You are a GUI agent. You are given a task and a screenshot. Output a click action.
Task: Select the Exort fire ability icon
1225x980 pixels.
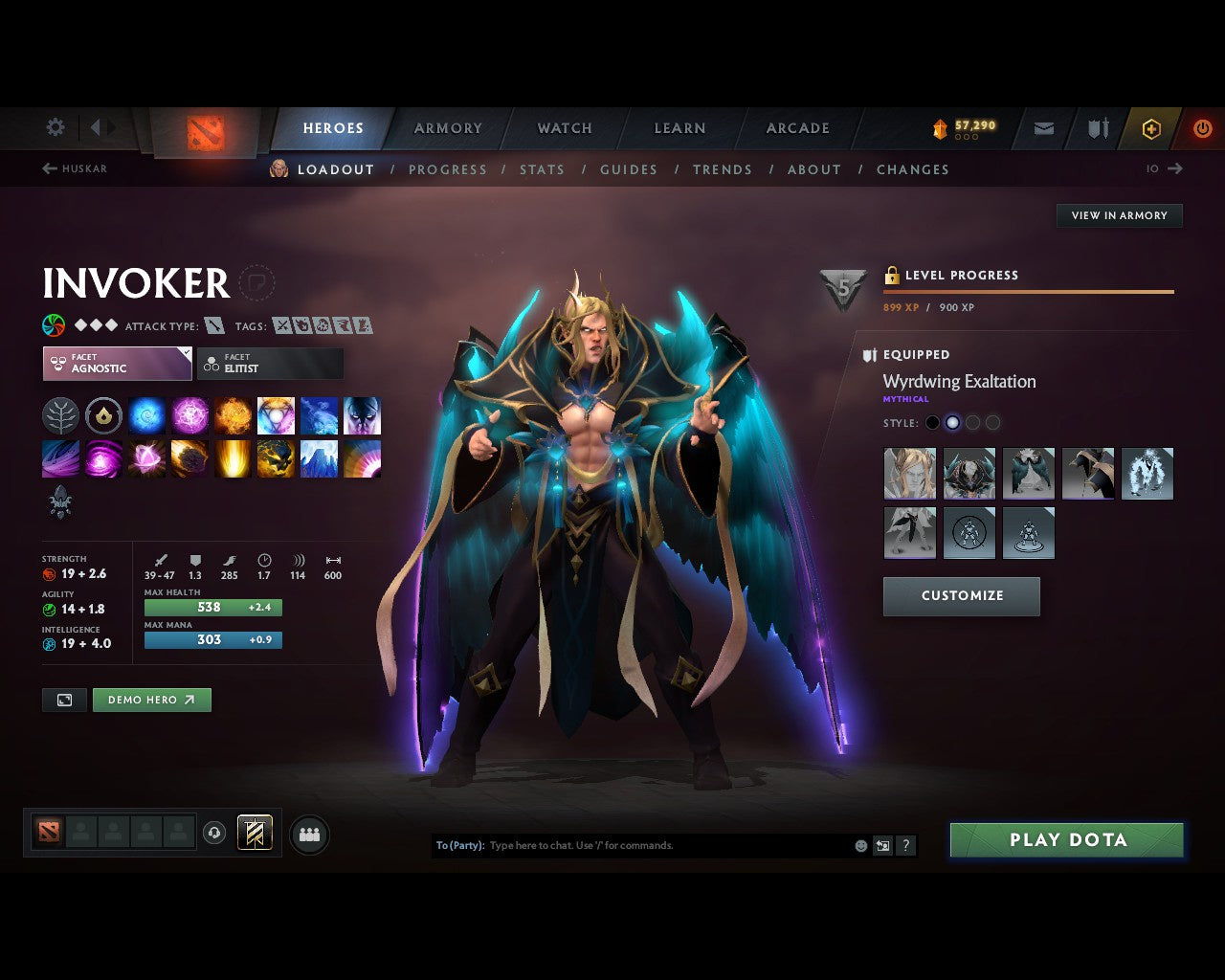click(233, 415)
